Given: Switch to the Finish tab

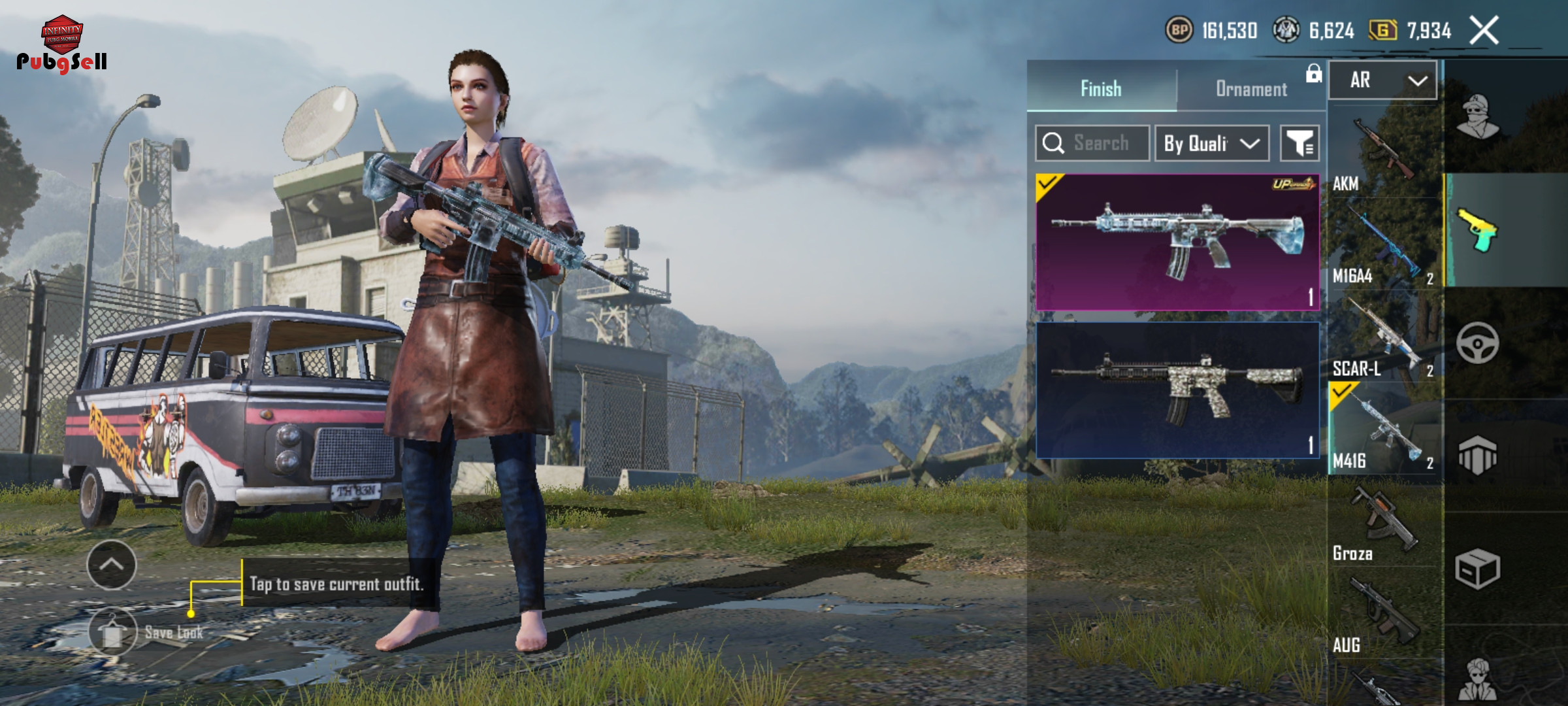Looking at the screenshot, I should pos(1102,88).
